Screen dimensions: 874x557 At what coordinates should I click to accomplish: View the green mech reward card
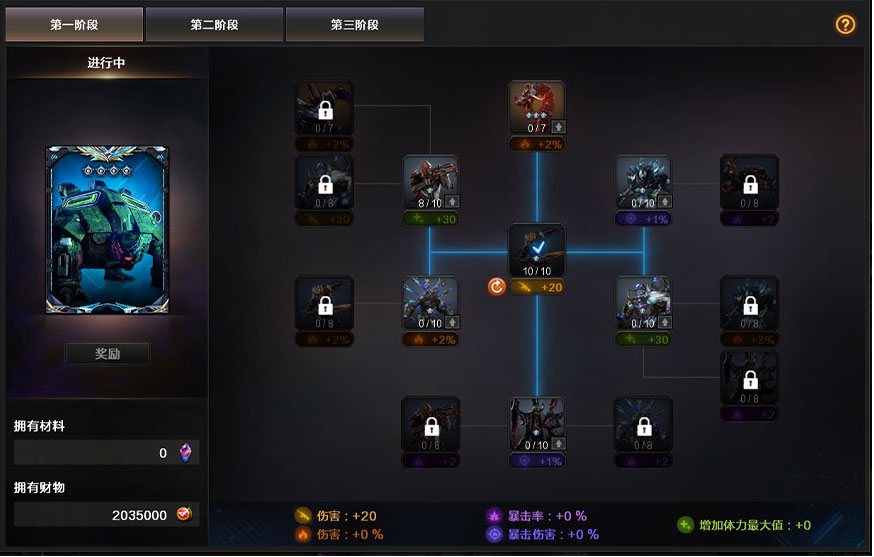107,230
